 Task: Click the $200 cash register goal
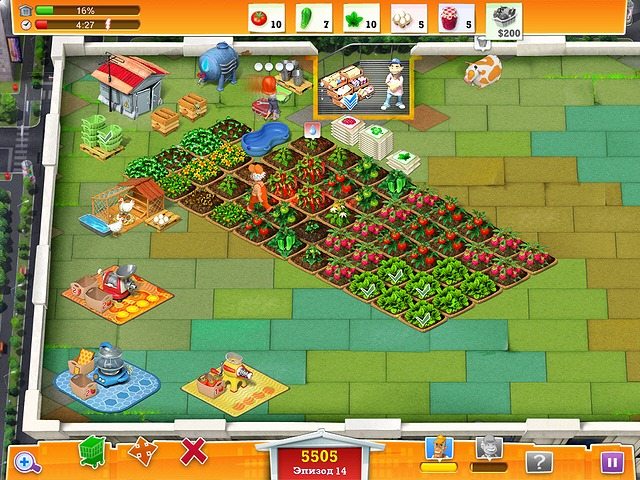click(504, 19)
